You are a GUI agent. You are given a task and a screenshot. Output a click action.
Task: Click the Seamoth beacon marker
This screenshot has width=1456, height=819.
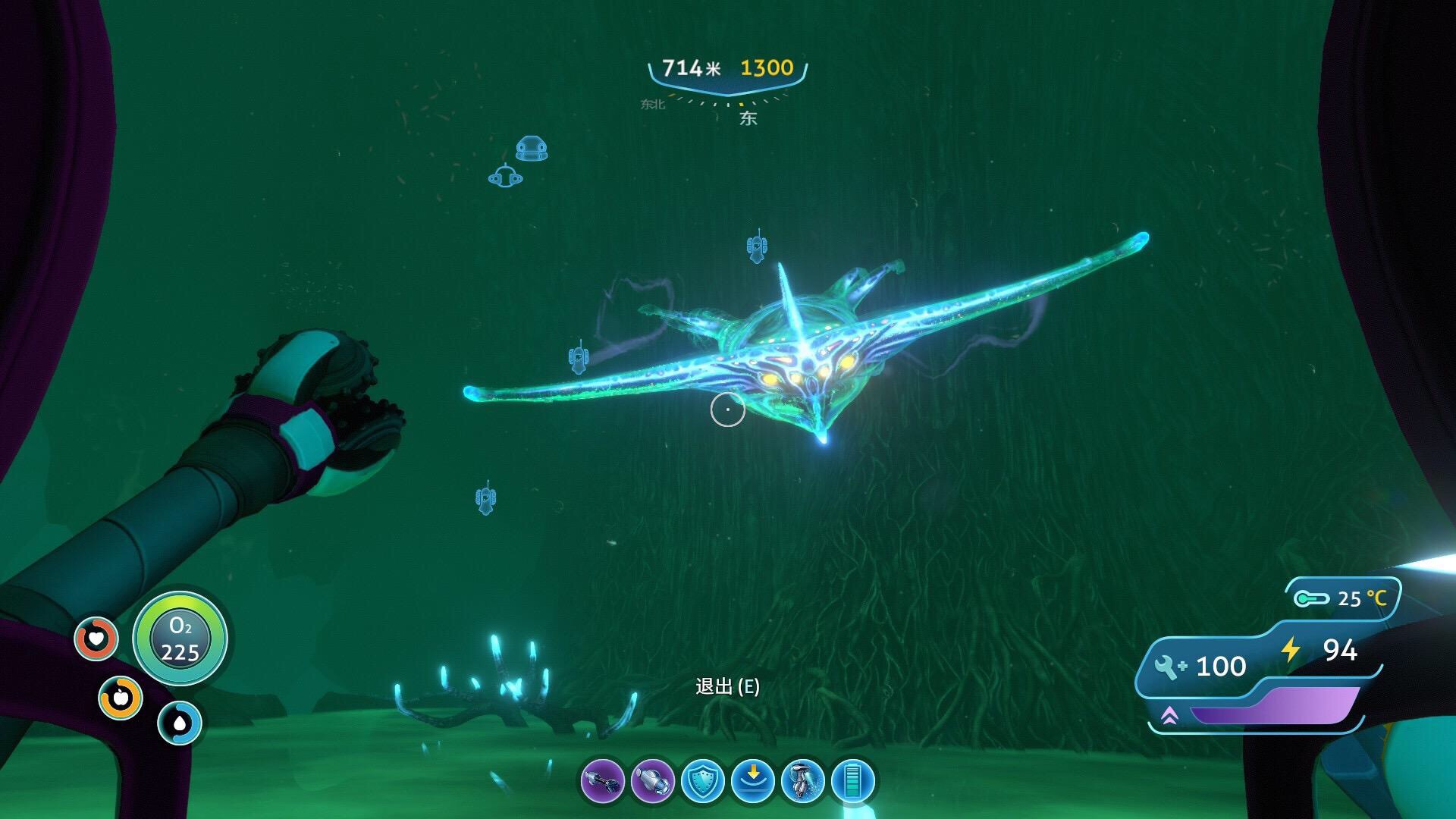(x=506, y=177)
